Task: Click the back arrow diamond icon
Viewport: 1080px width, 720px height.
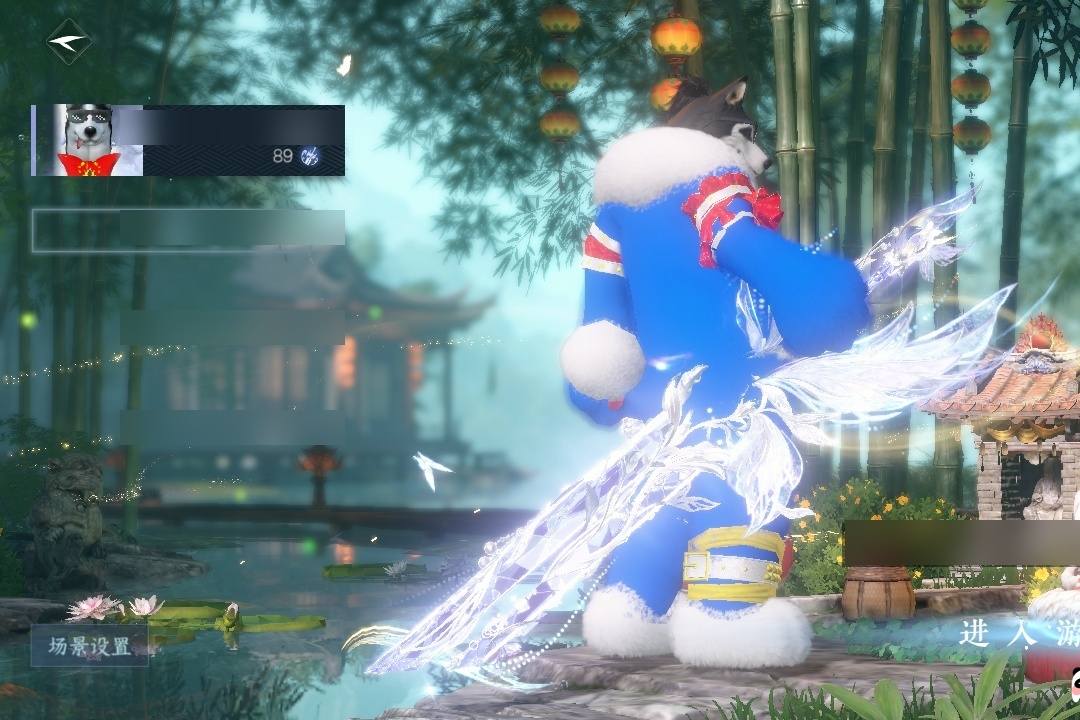Action: pos(68,42)
